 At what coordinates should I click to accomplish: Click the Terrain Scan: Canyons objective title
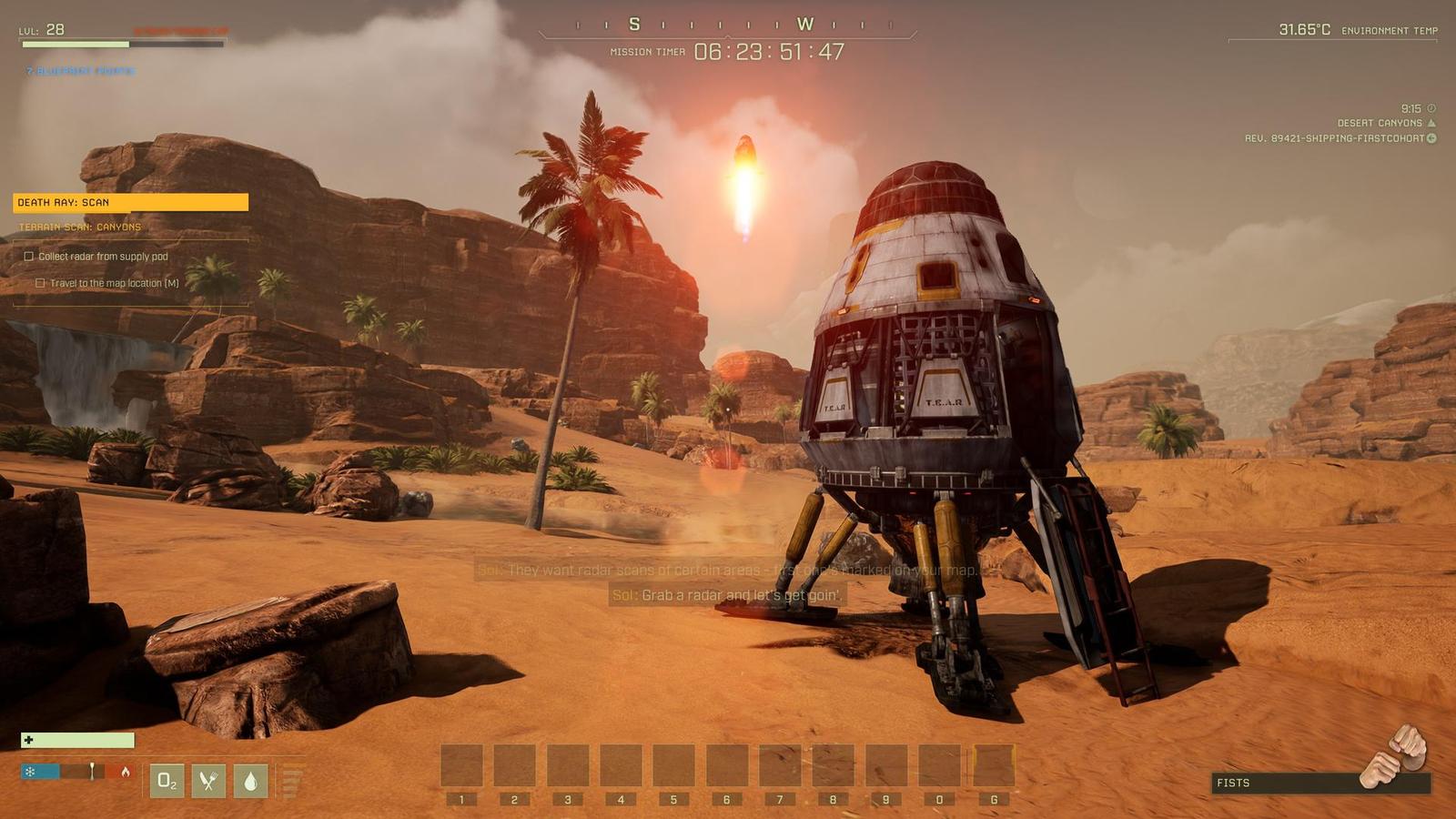tap(80, 227)
